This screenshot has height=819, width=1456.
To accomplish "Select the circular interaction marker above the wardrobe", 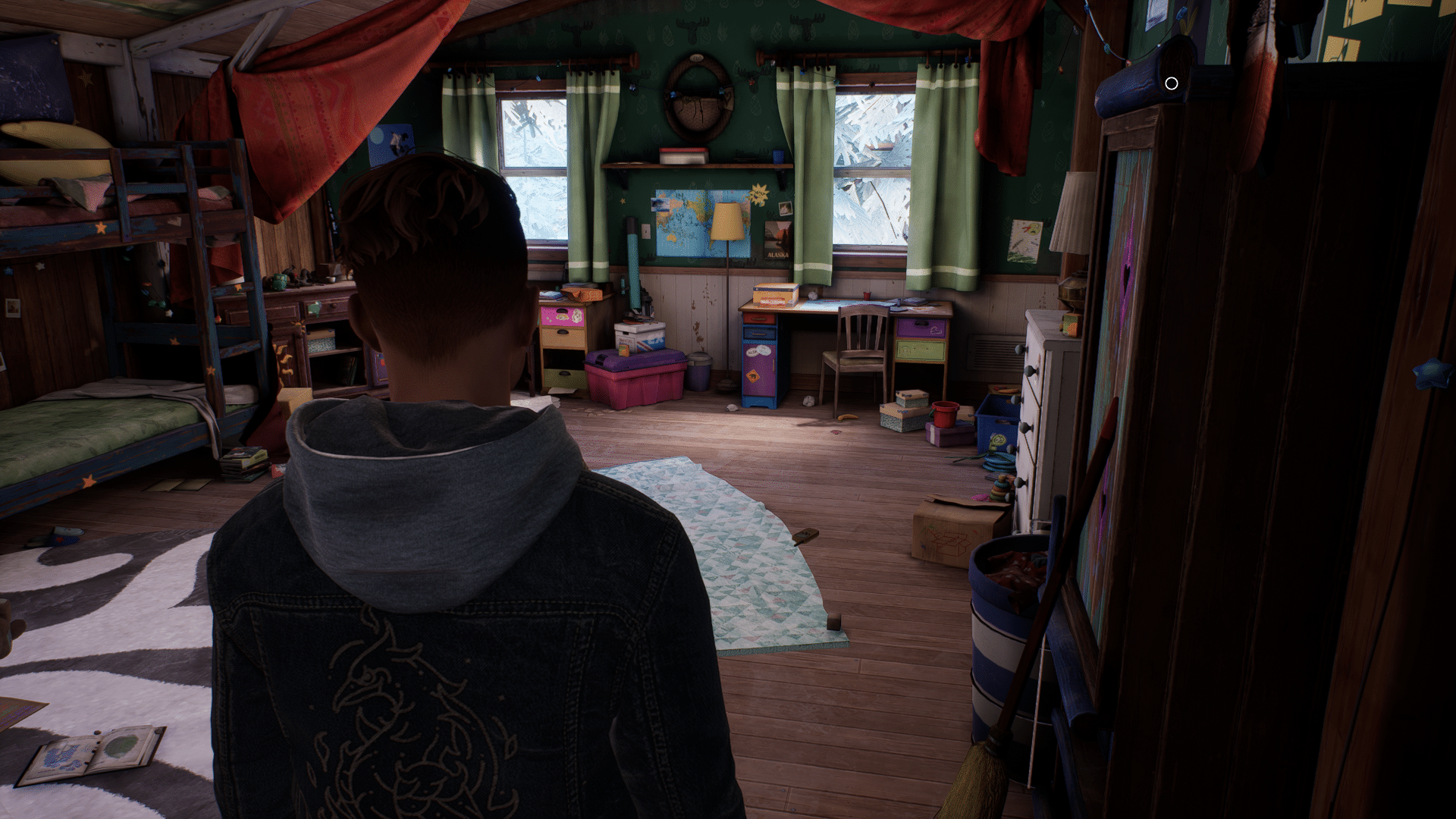I will click(x=1171, y=83).
